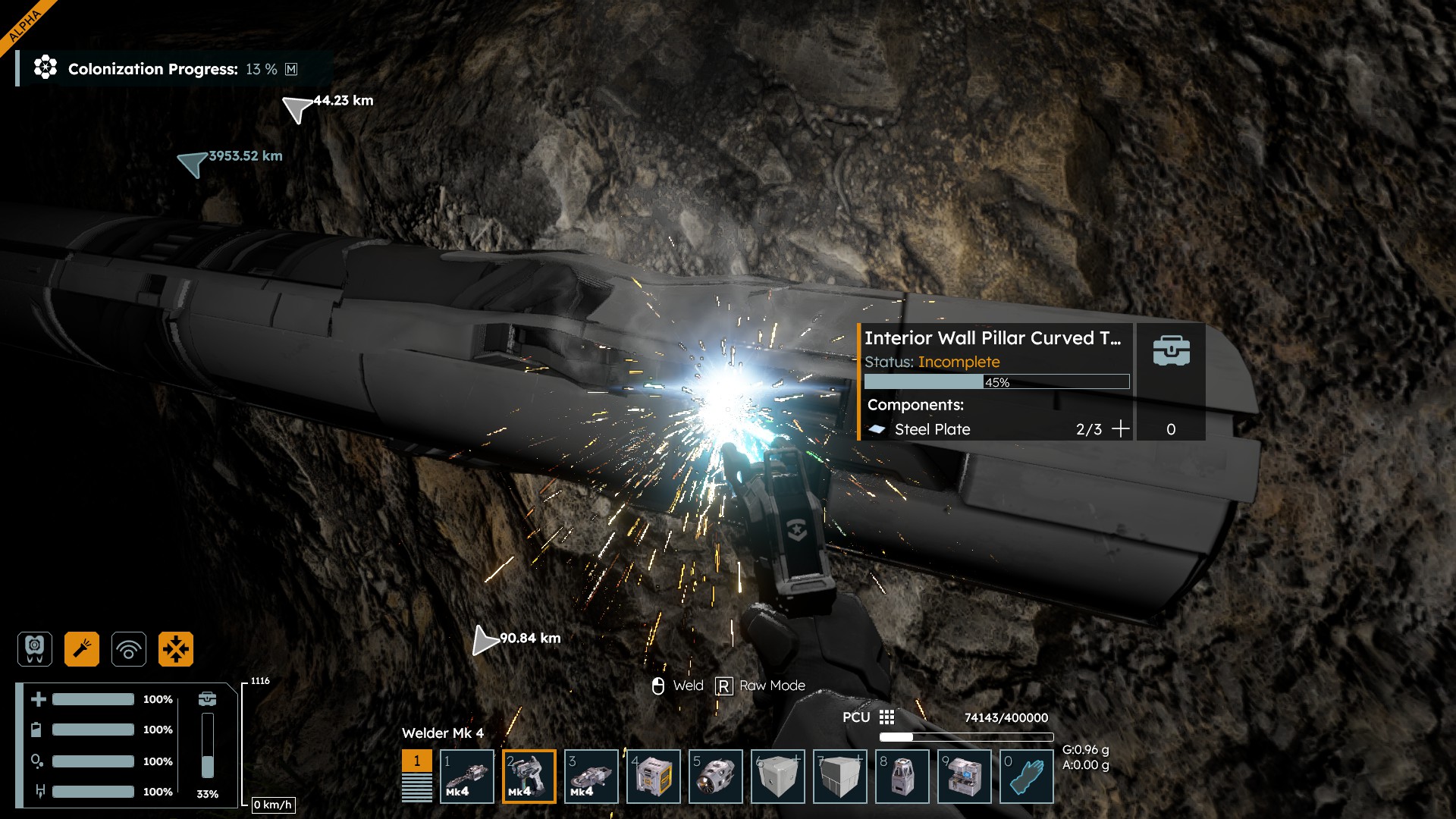Toggle the orange dampeners arrows icon
Viewport: 1456px width, 819px height.
tap(176, 649)
